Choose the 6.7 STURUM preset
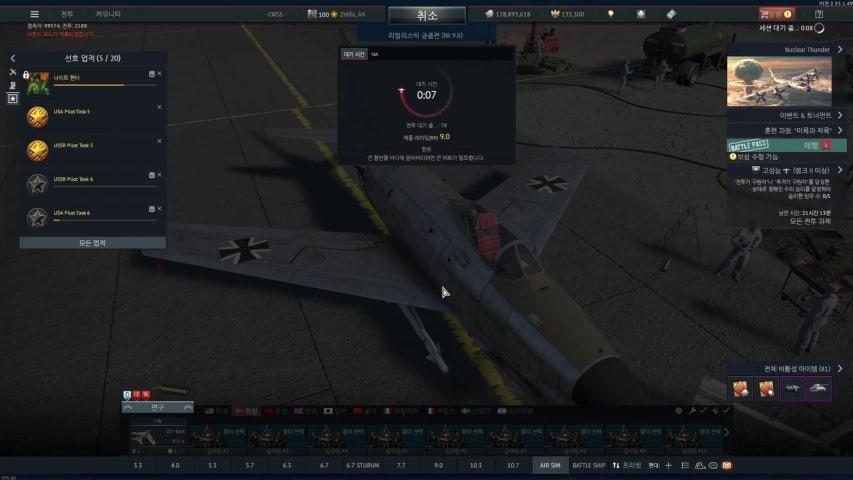Screen dimensions: 853x480 point(364,465)
